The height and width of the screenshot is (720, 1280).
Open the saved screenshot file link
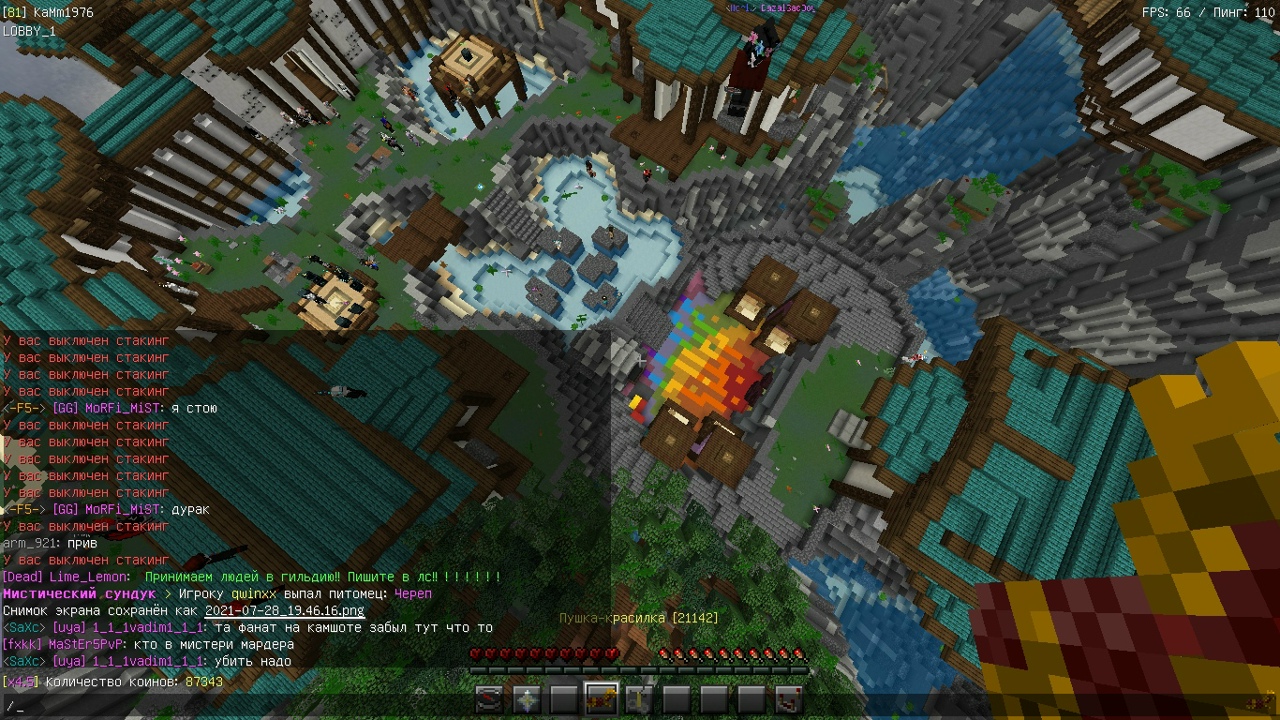point(284,611)
